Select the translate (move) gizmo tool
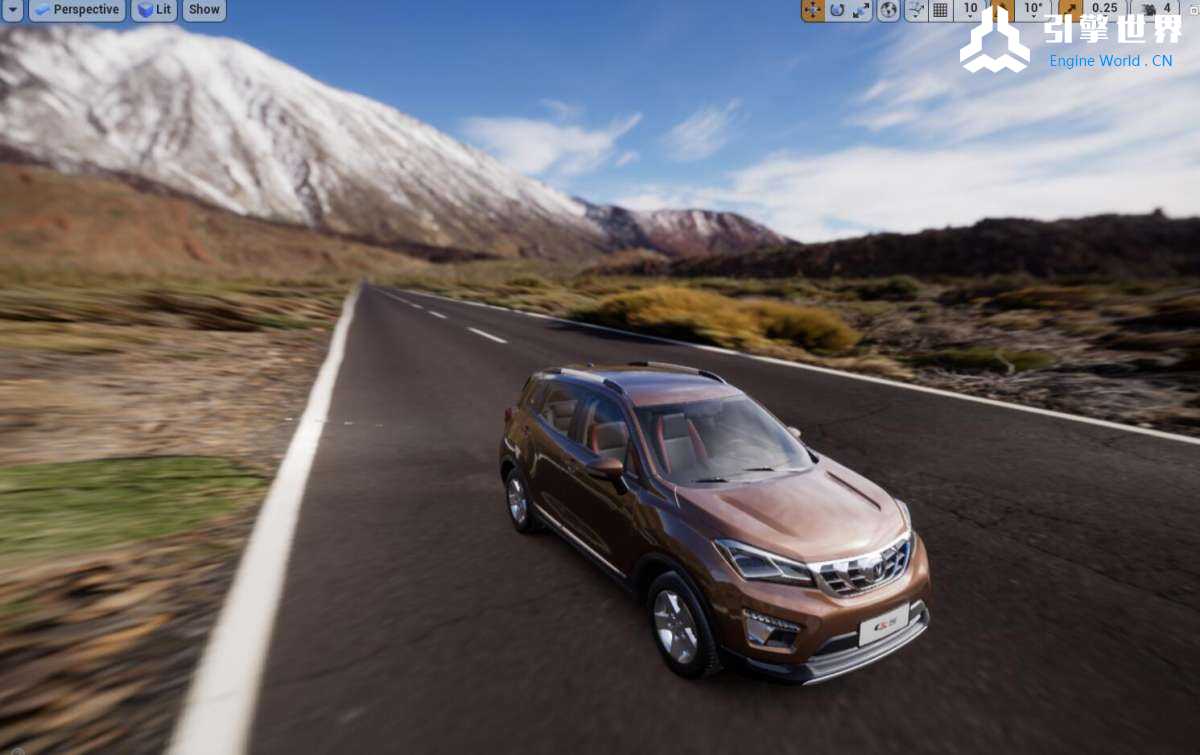Screen dimensions: 1200x755 [x=813, y=10]
